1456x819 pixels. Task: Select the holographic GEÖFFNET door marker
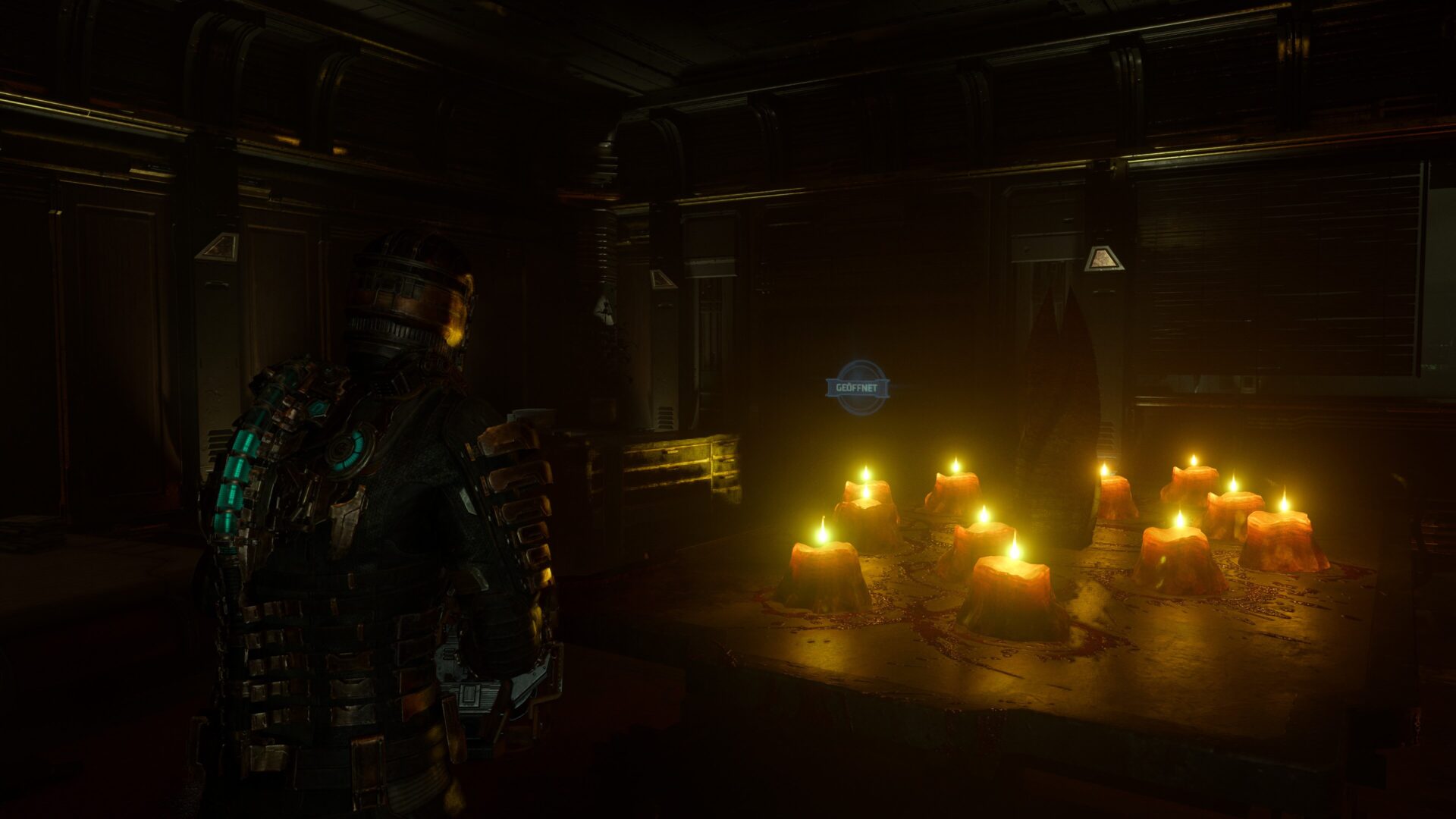(856, 388)
